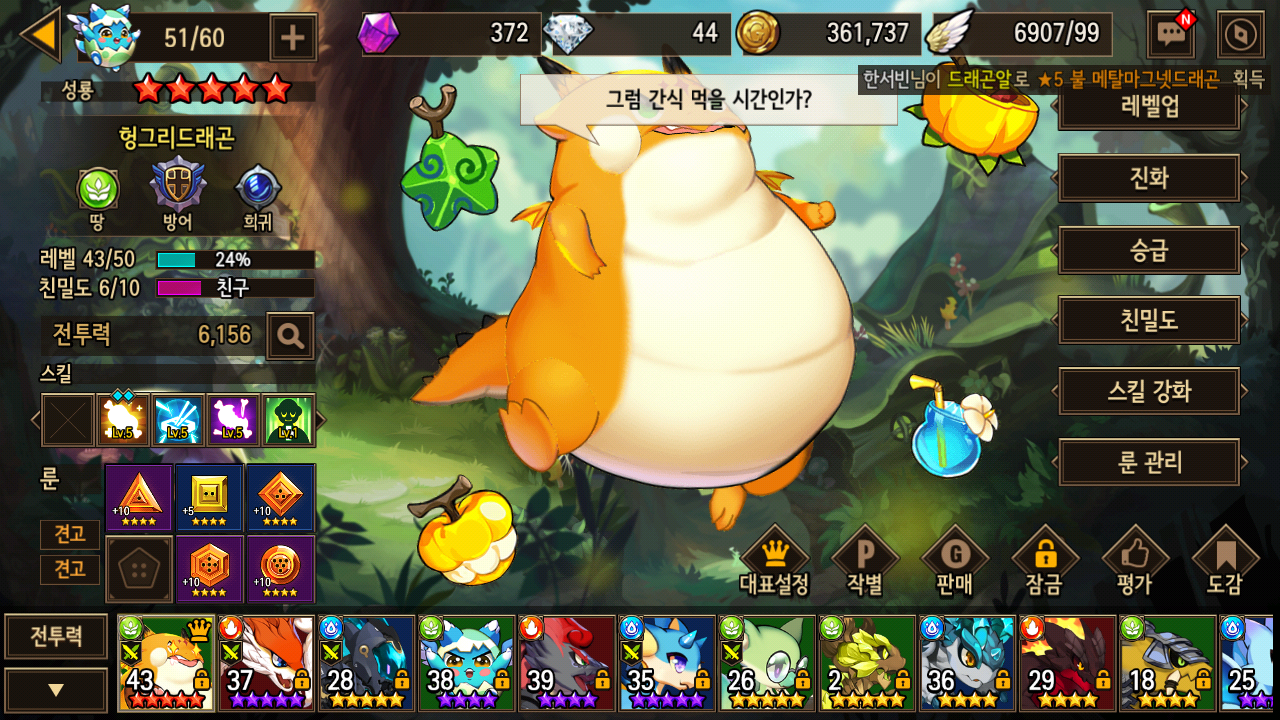Screen dimensions: 1280x720
Task: Inspect combat power with the magnifier button
Action: [291, 336]
